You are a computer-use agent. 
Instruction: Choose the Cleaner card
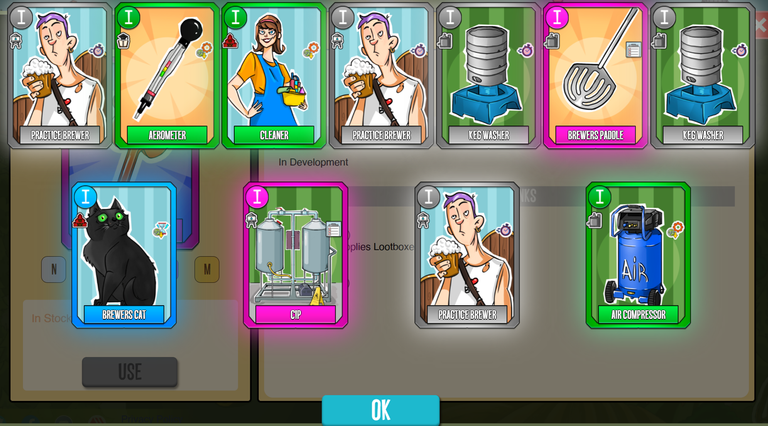click(x=273, y=76)
